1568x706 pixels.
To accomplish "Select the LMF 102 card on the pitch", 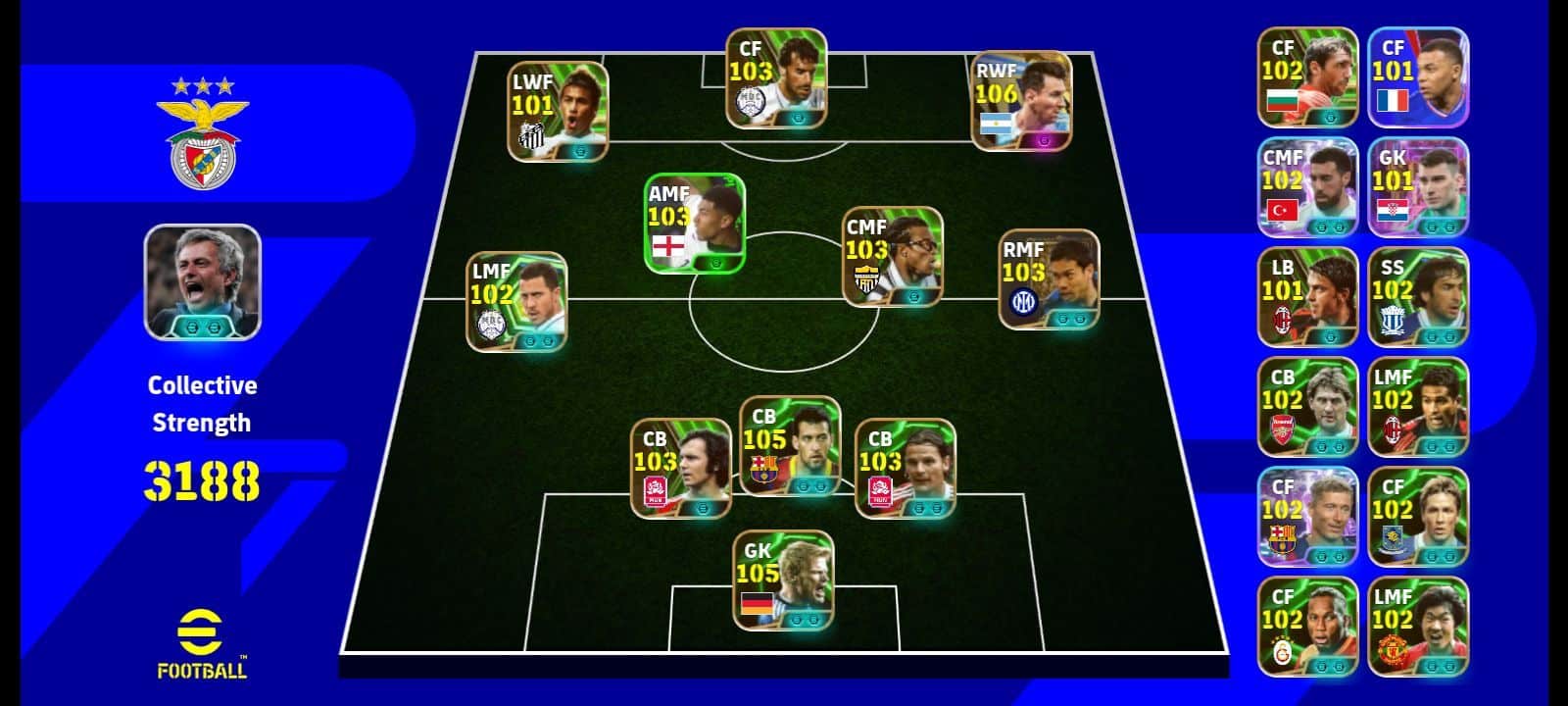I will (x=516, y=302).
